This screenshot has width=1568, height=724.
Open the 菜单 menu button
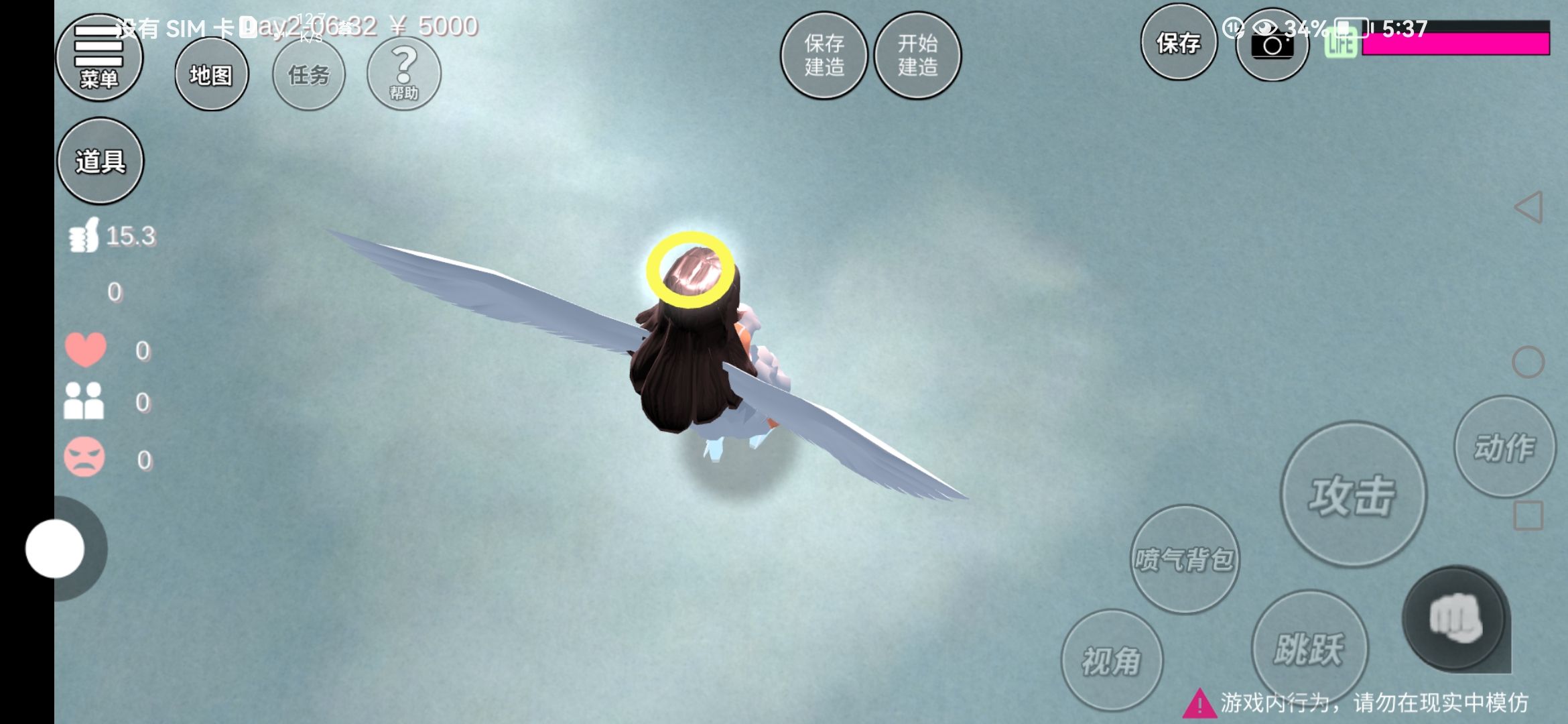tap(99, 58)
